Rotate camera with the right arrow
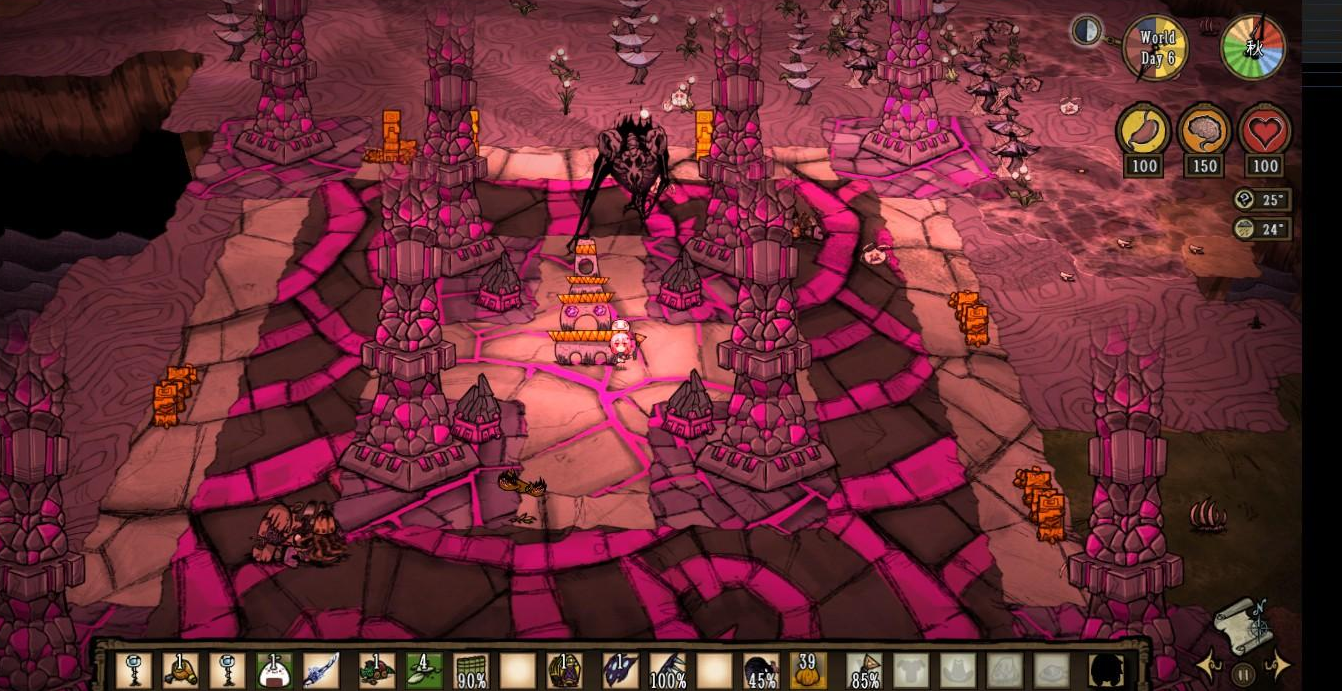Viewport: 1342px width, 691px height. 1277,666
